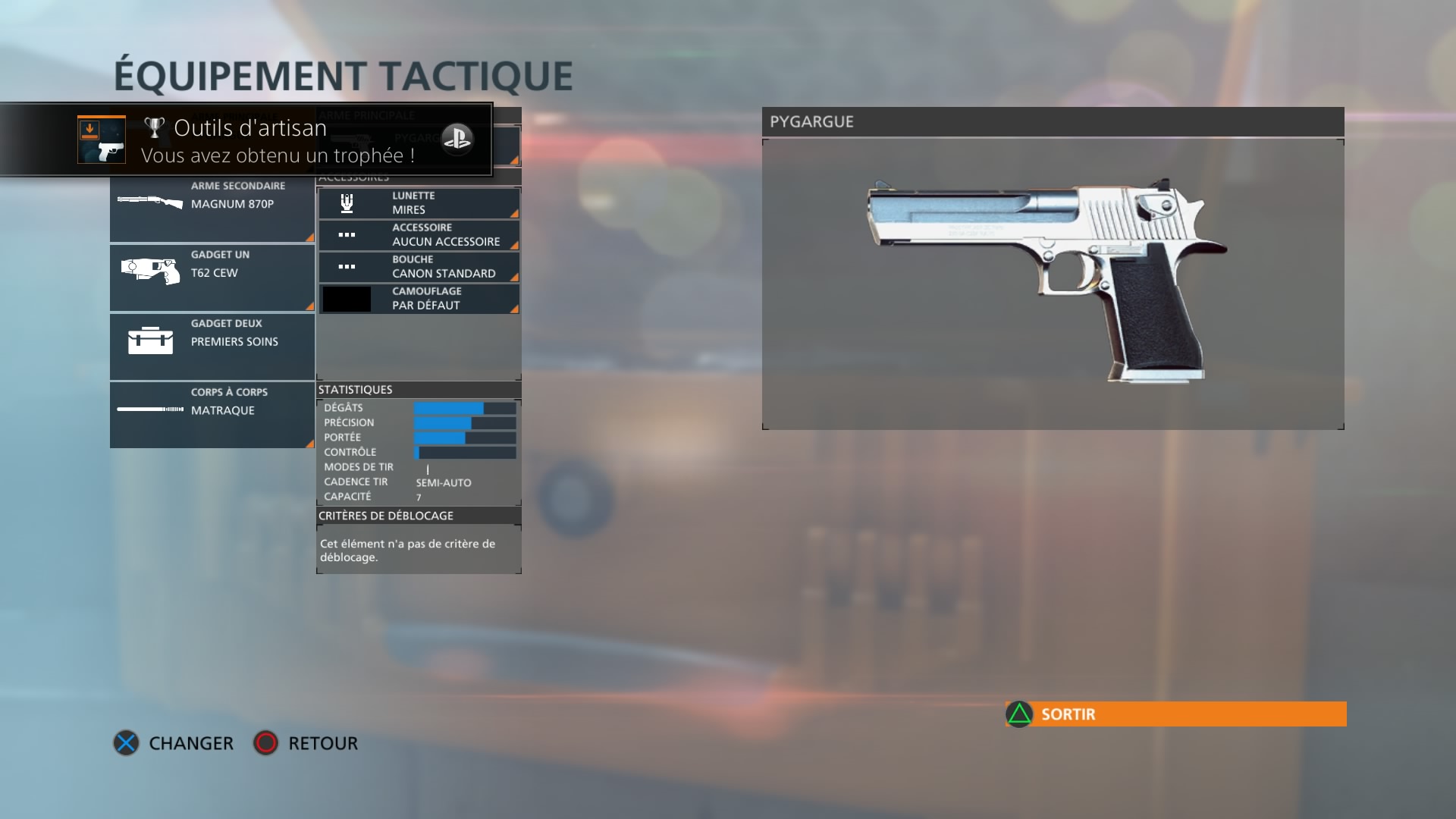Screen dimensions: 1456x819
Task: Select the Matraque corps à corps slot
Action: pyautogui.click(x=212, y=414)
